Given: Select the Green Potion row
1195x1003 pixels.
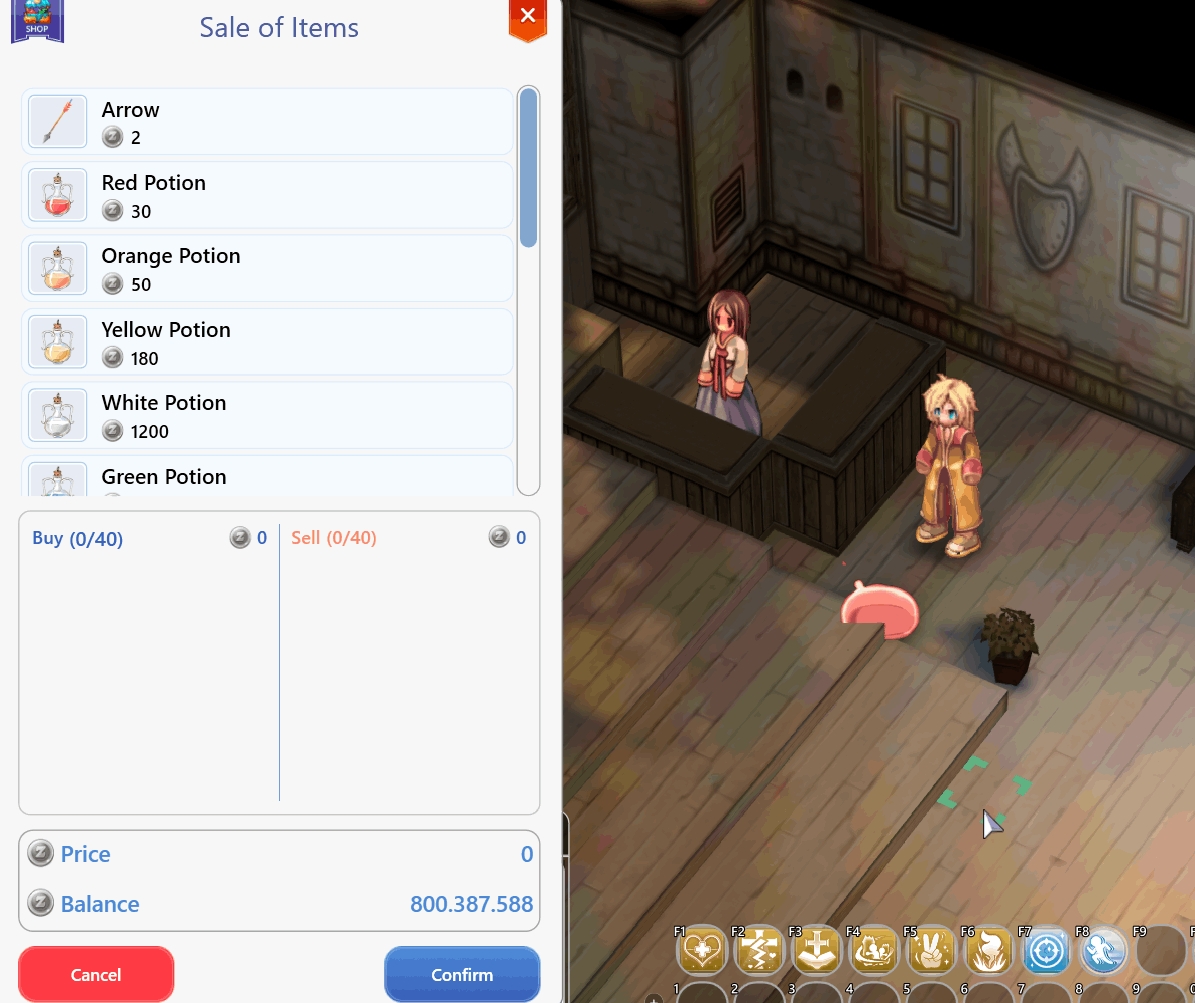Looking at the screenshot, I should [x=267, y=478].
